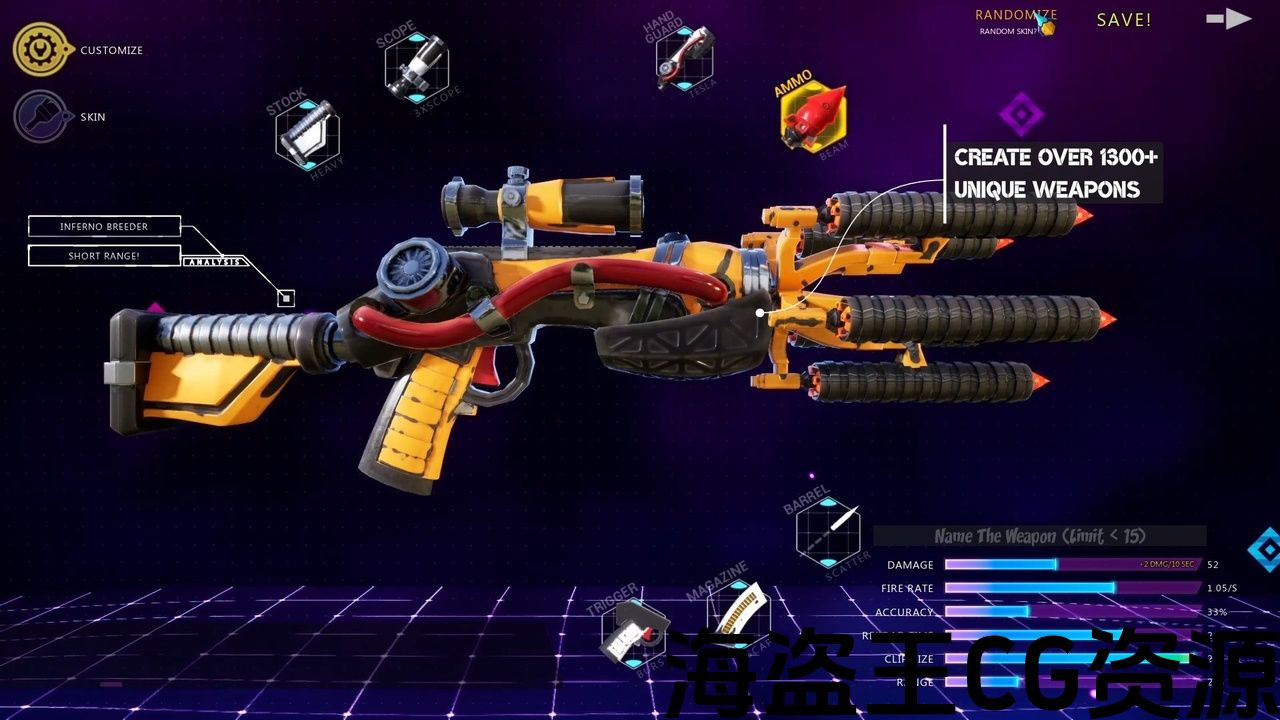
Task: Open the Customize mode
Action: pyautogui.click(x=40, y=50)
